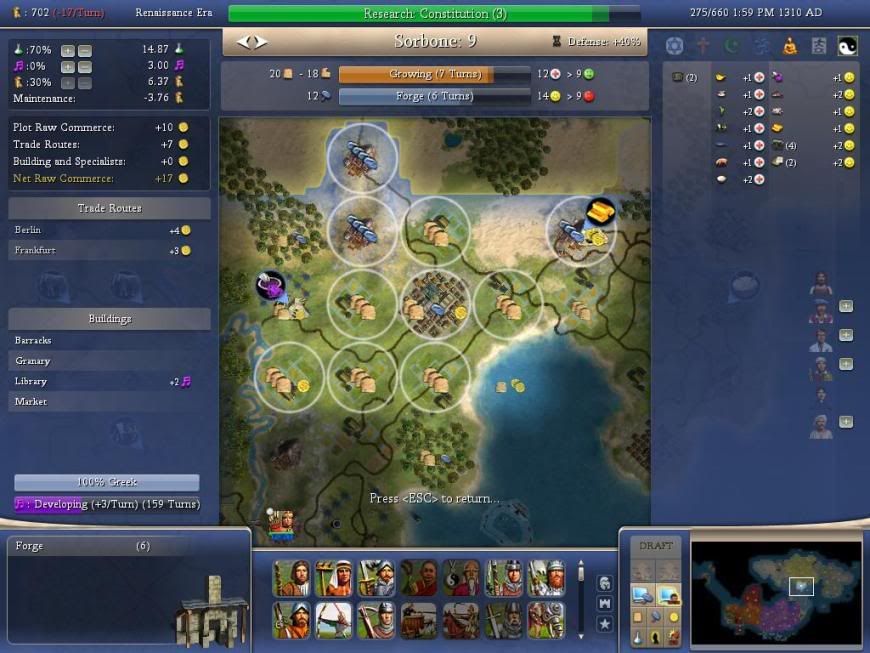
Task: Raise the culture rate with its plus button
Action: coord(67,66)
